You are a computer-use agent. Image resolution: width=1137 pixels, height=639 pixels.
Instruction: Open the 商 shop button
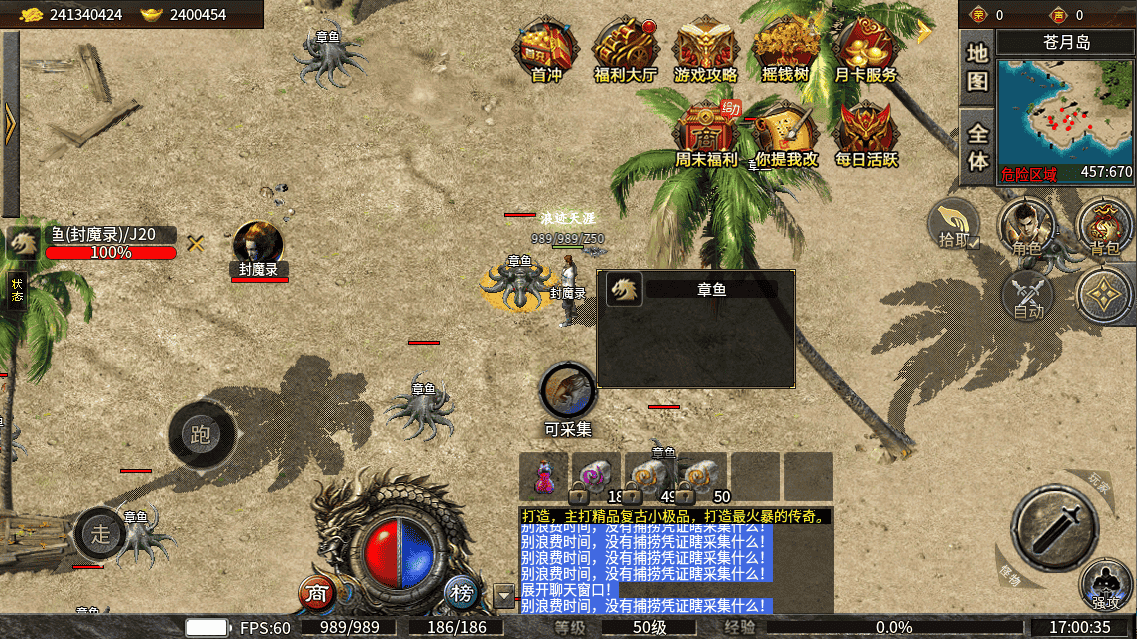click(318, 593)
